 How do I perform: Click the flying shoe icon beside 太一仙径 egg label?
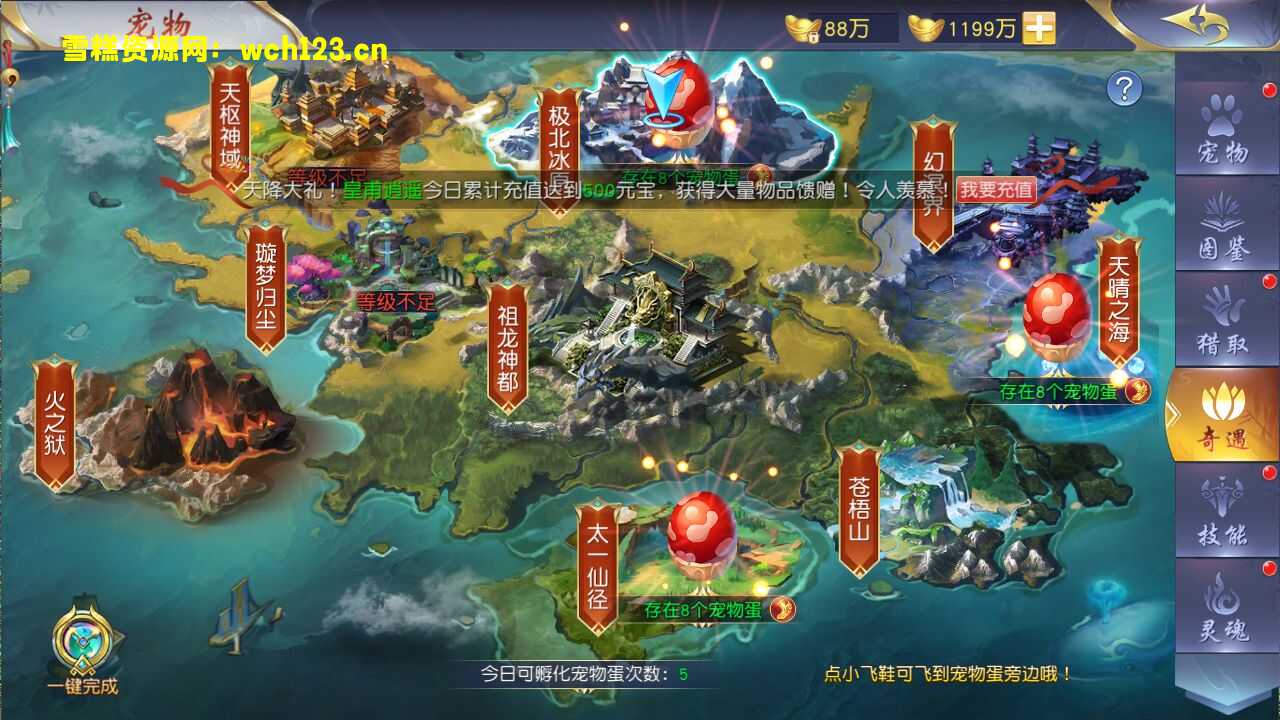pyautogui.click(x=785, y=610)
